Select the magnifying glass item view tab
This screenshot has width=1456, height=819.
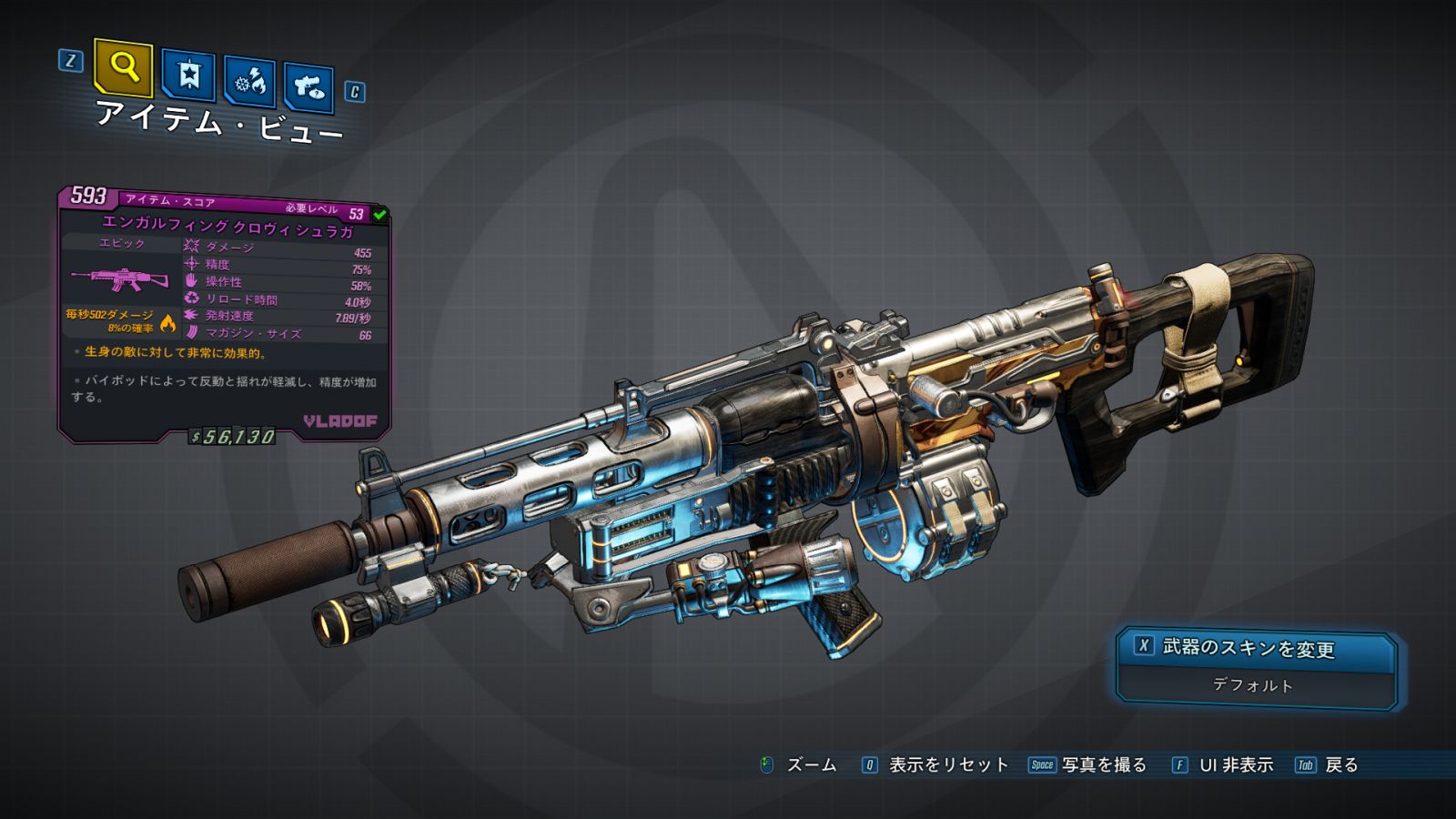pyautogui.click(x=123, y=67)
